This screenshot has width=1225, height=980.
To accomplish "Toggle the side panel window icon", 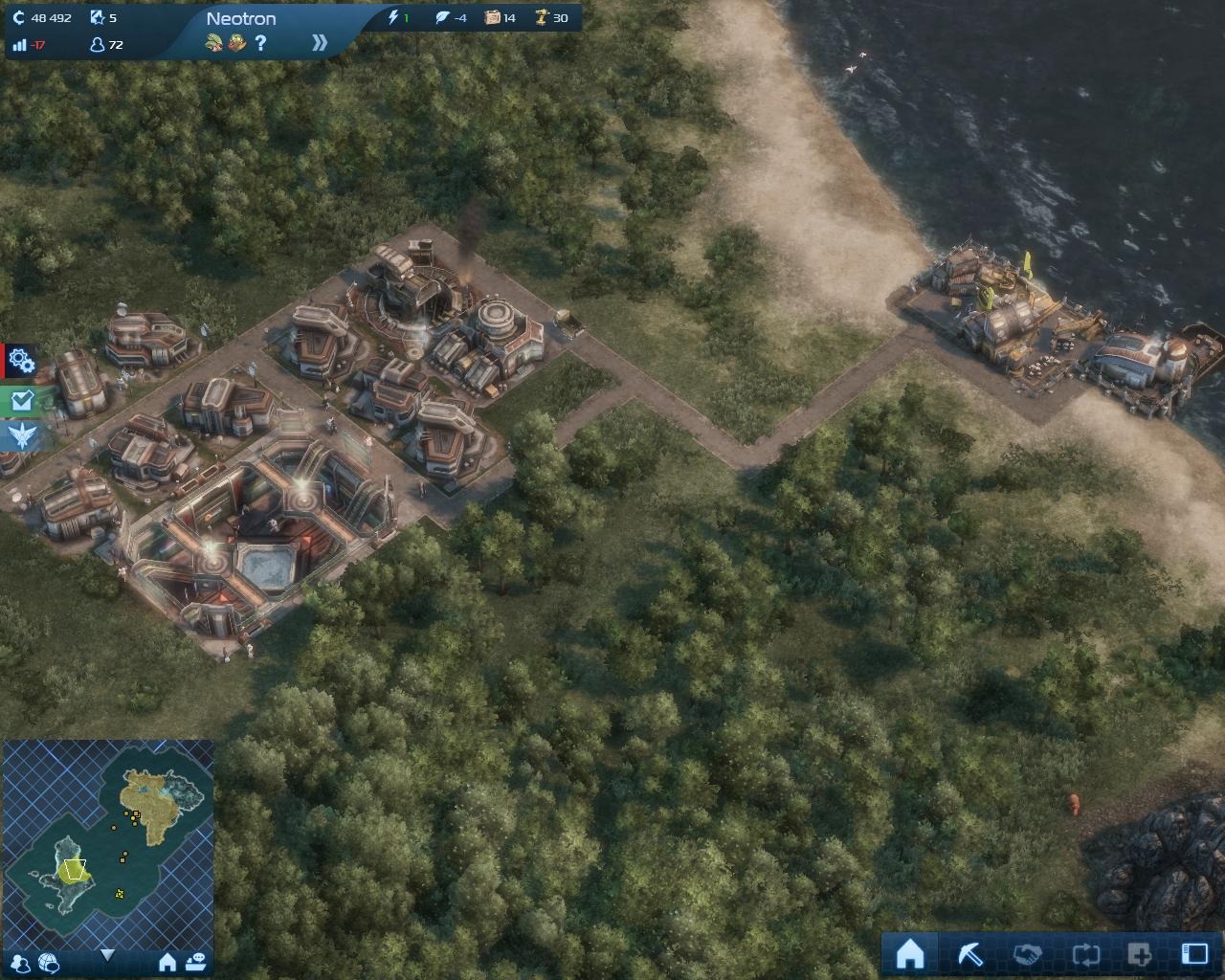I will coord(1194,954).
